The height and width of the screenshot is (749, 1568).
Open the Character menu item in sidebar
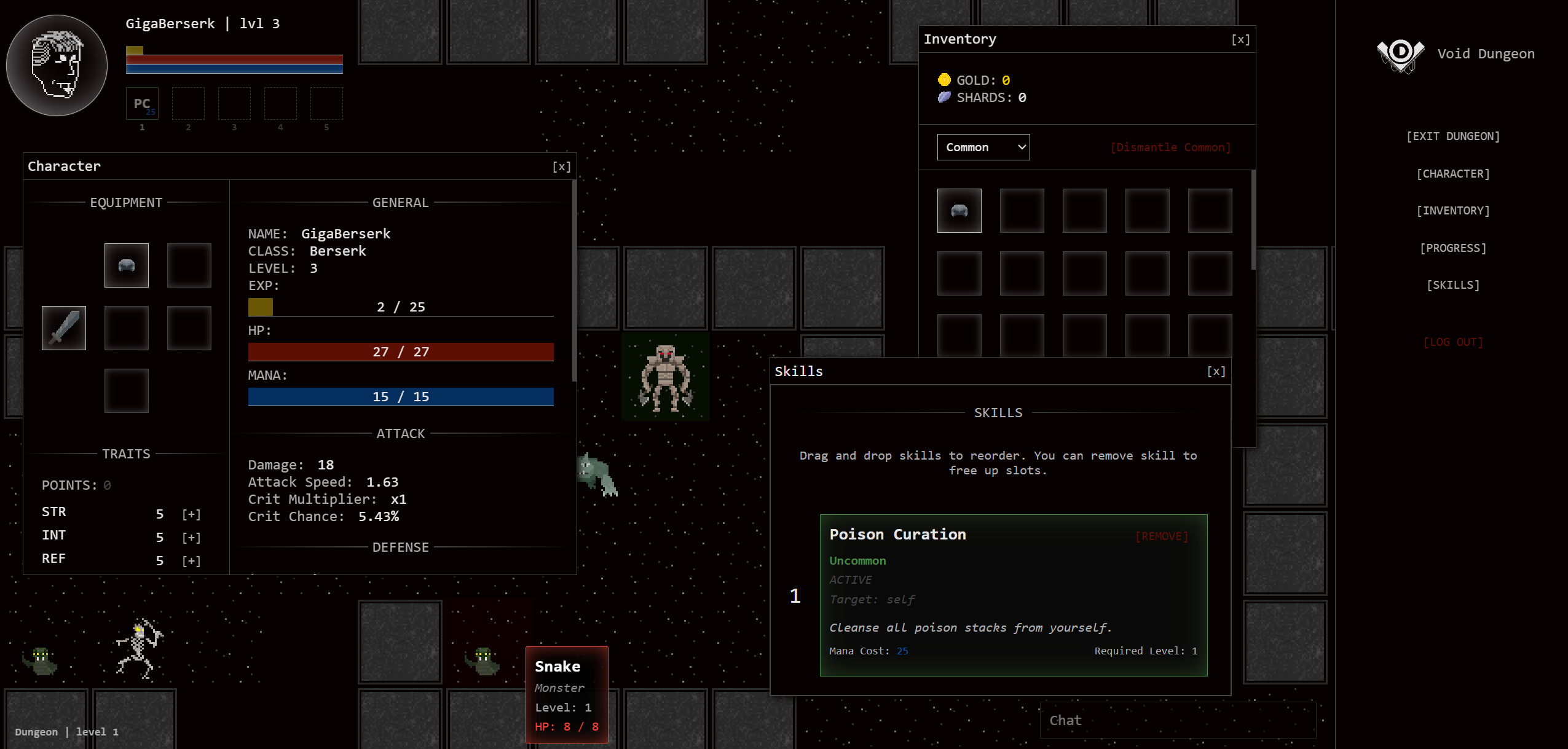pyautogui.click(x=1453, y=173)
